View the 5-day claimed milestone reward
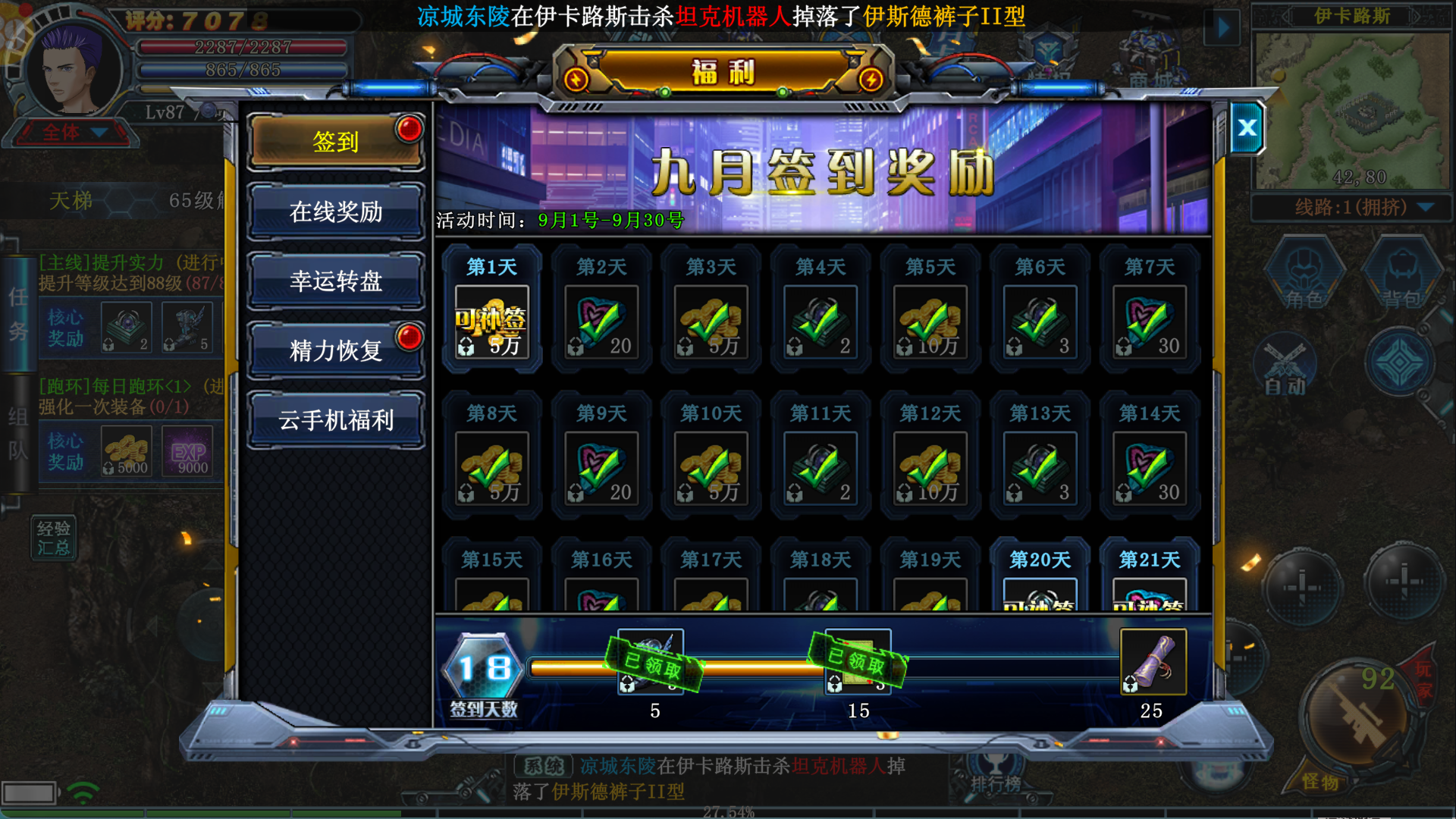The image size is (1456, 819). click(651, 662)
